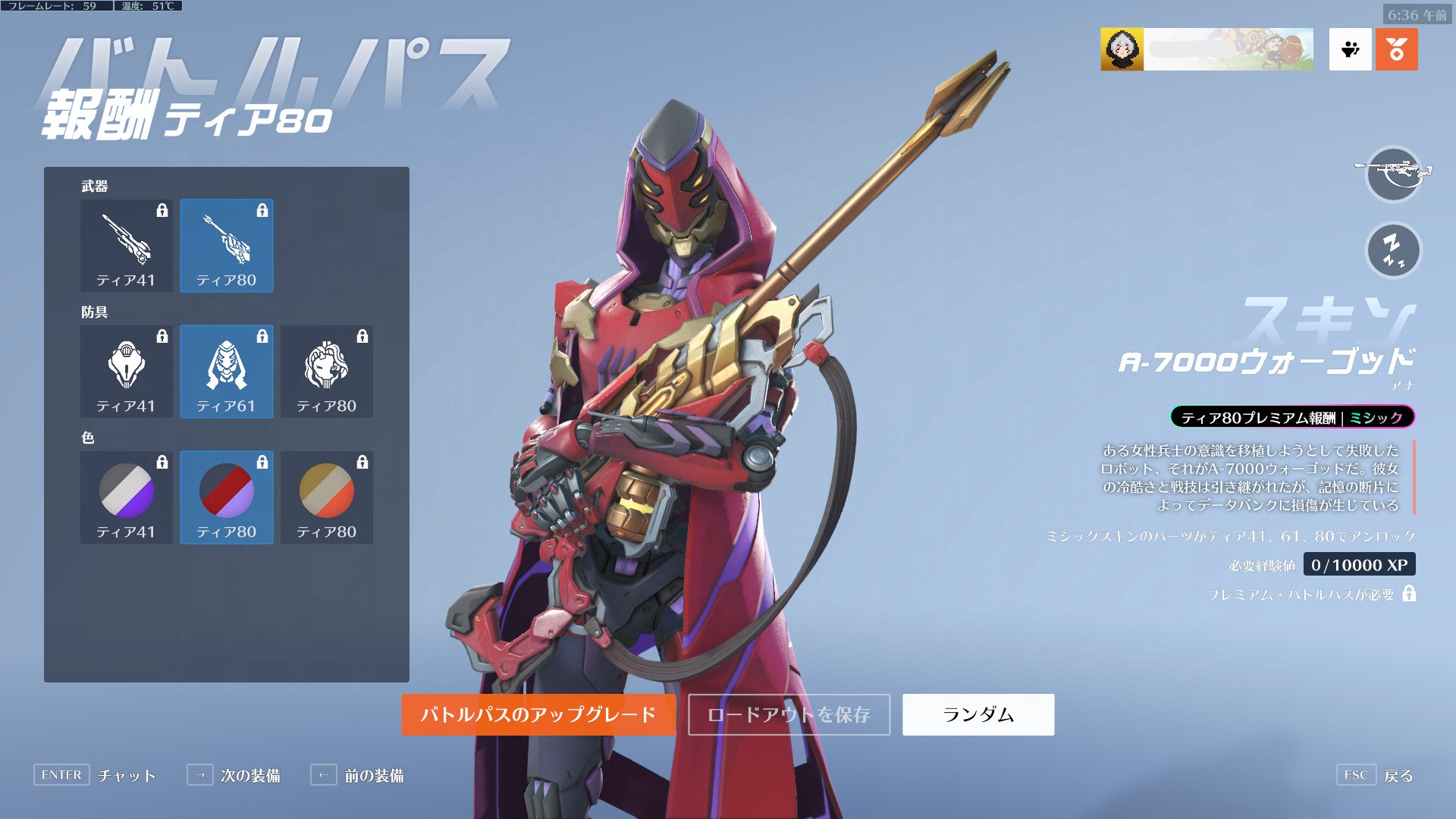1456x819 pixels.
Task: Toggle the sleep dart pose icon
Action: tap(1393, 250)
